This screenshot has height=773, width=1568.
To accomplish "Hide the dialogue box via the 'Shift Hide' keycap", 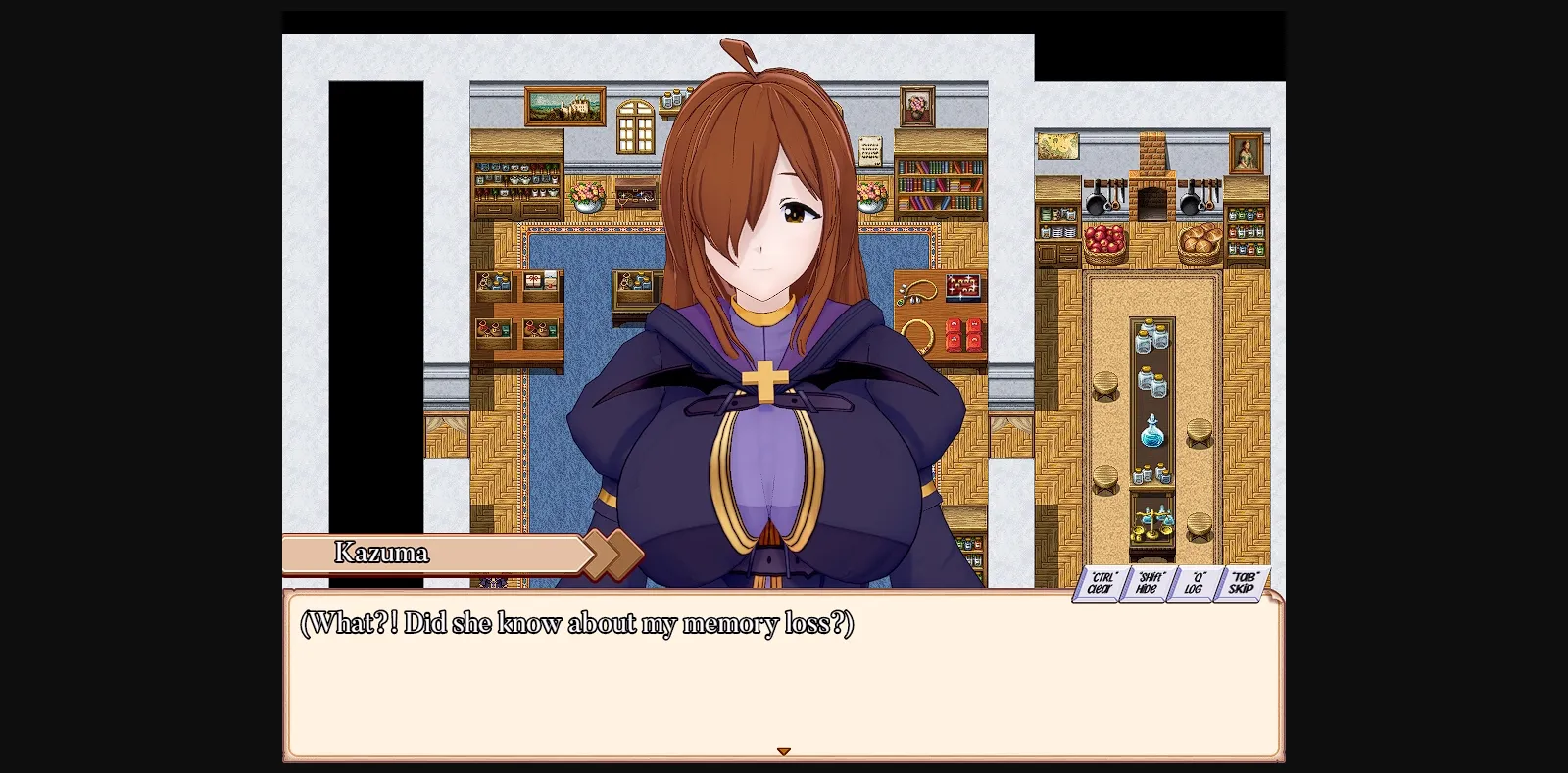I will click(x=1147, y=583).
